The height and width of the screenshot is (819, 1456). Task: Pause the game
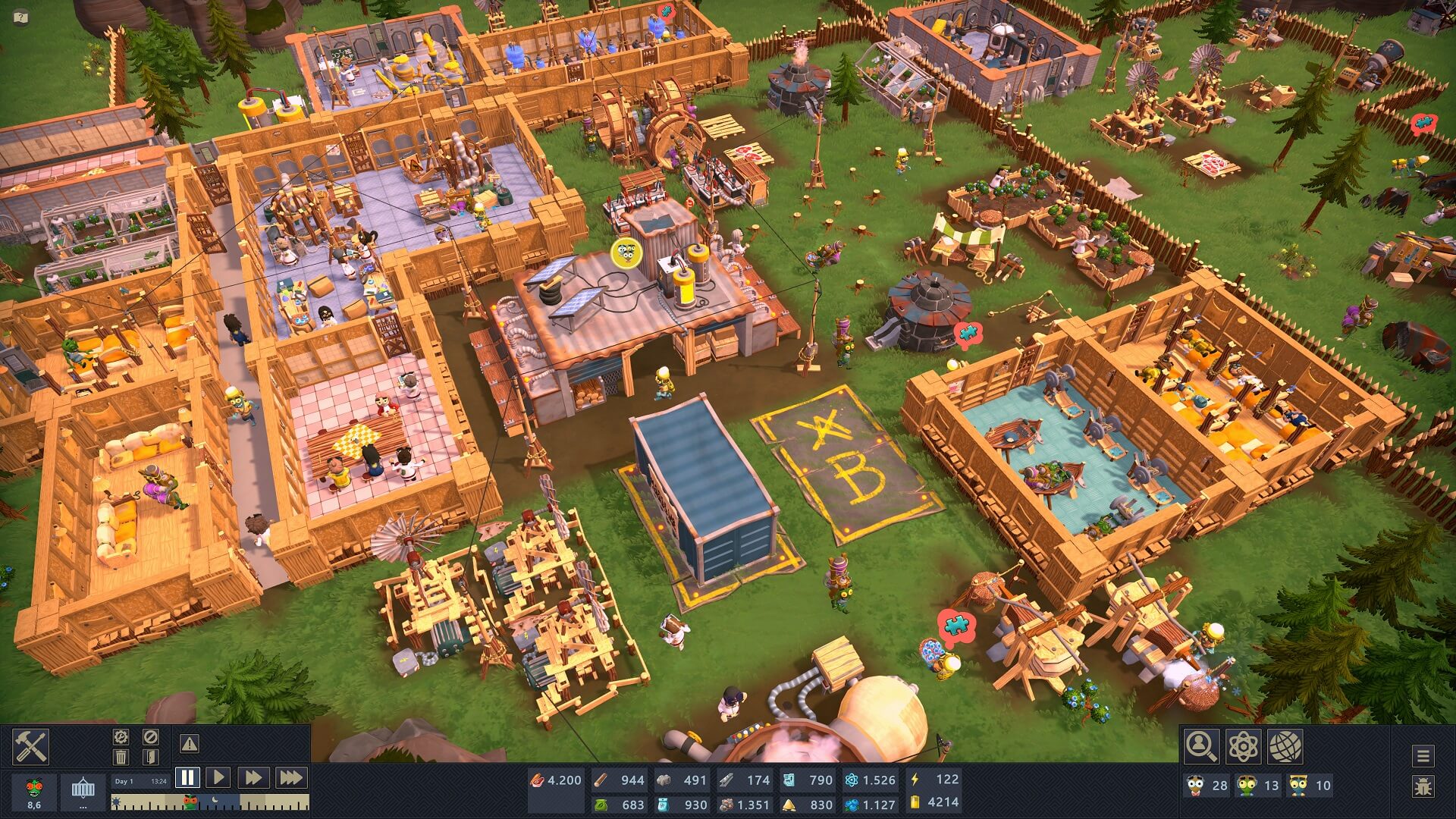click(x=187, y=777)
